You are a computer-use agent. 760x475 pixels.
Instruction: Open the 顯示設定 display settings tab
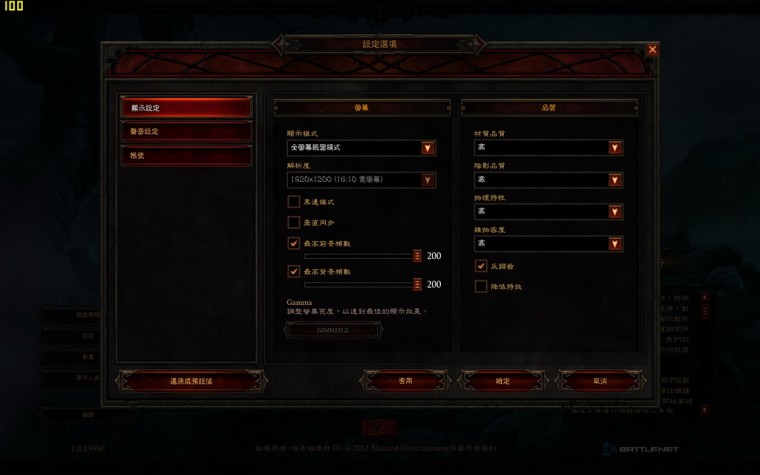pos(185,107)
